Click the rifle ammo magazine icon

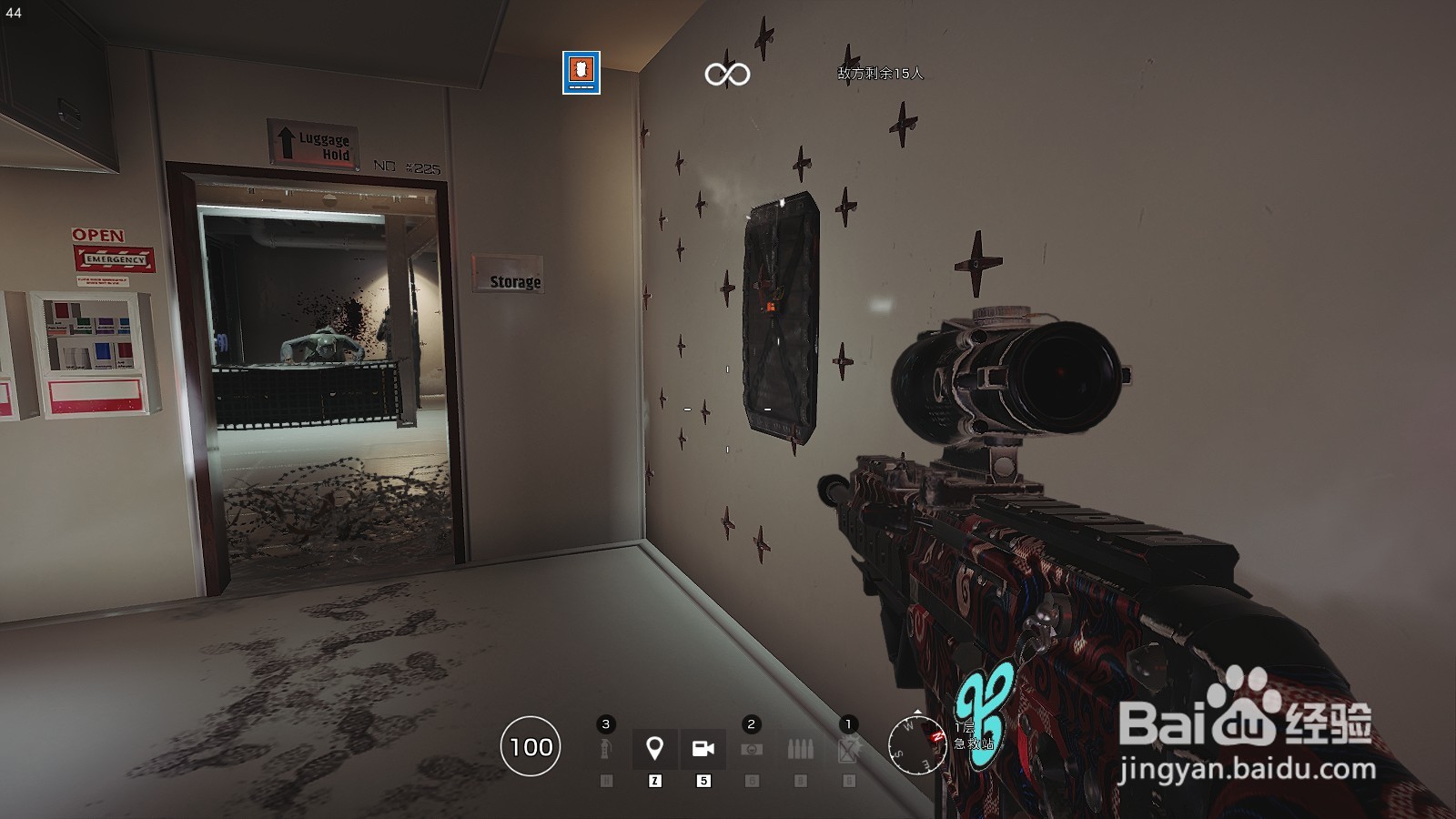(x=799, y=748)
